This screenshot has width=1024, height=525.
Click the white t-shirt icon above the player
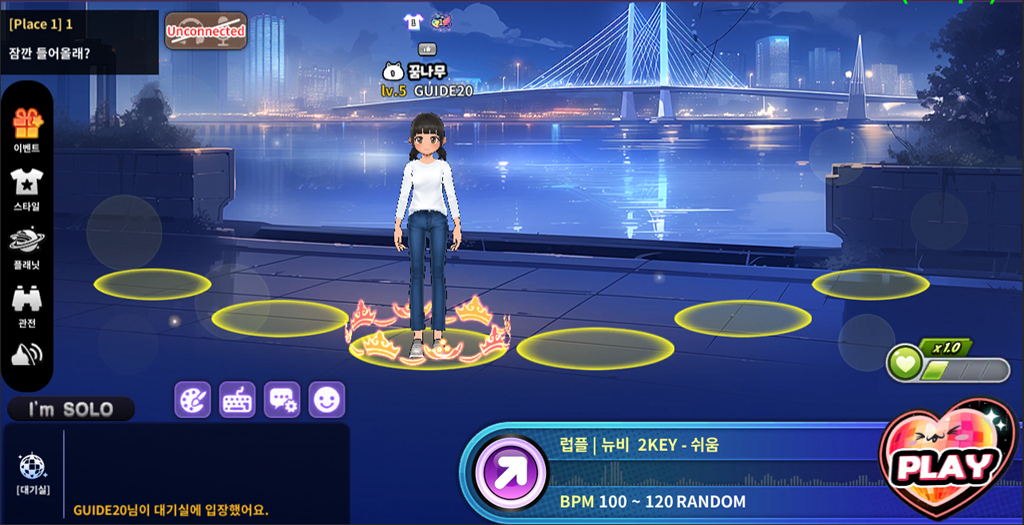[412, 21]
